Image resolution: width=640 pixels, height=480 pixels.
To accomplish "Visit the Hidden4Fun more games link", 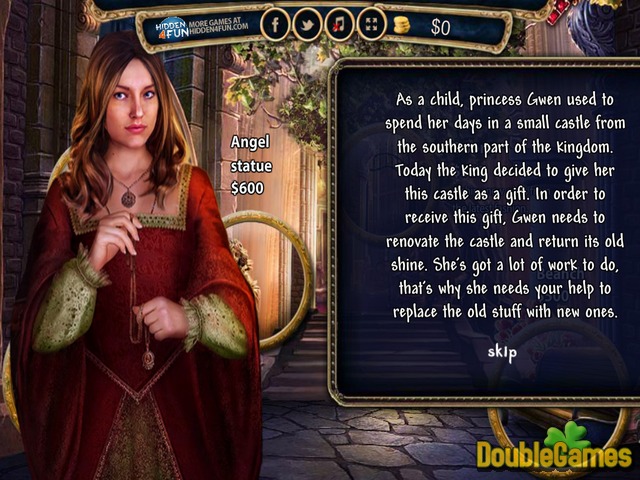I will click(202, 27).
